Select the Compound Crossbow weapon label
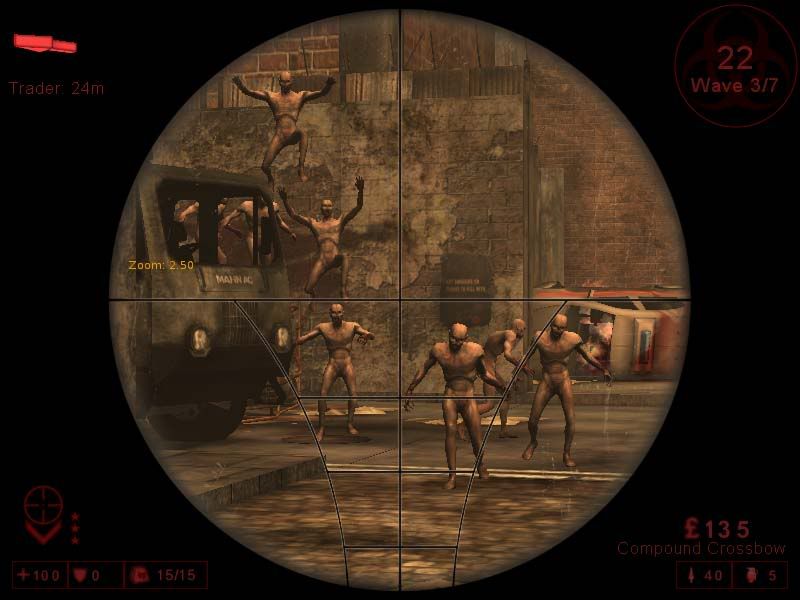This screenshot has height=600, width=800. click(701, 549)
